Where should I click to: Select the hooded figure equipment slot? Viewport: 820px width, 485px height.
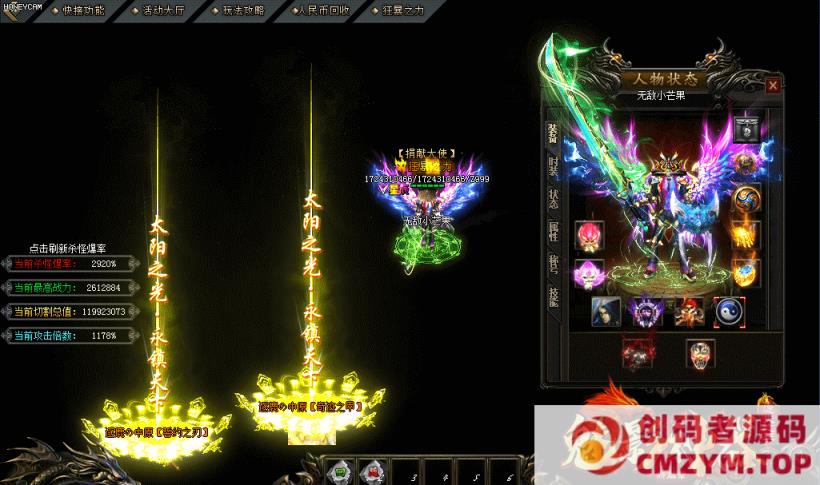(606, 310)
